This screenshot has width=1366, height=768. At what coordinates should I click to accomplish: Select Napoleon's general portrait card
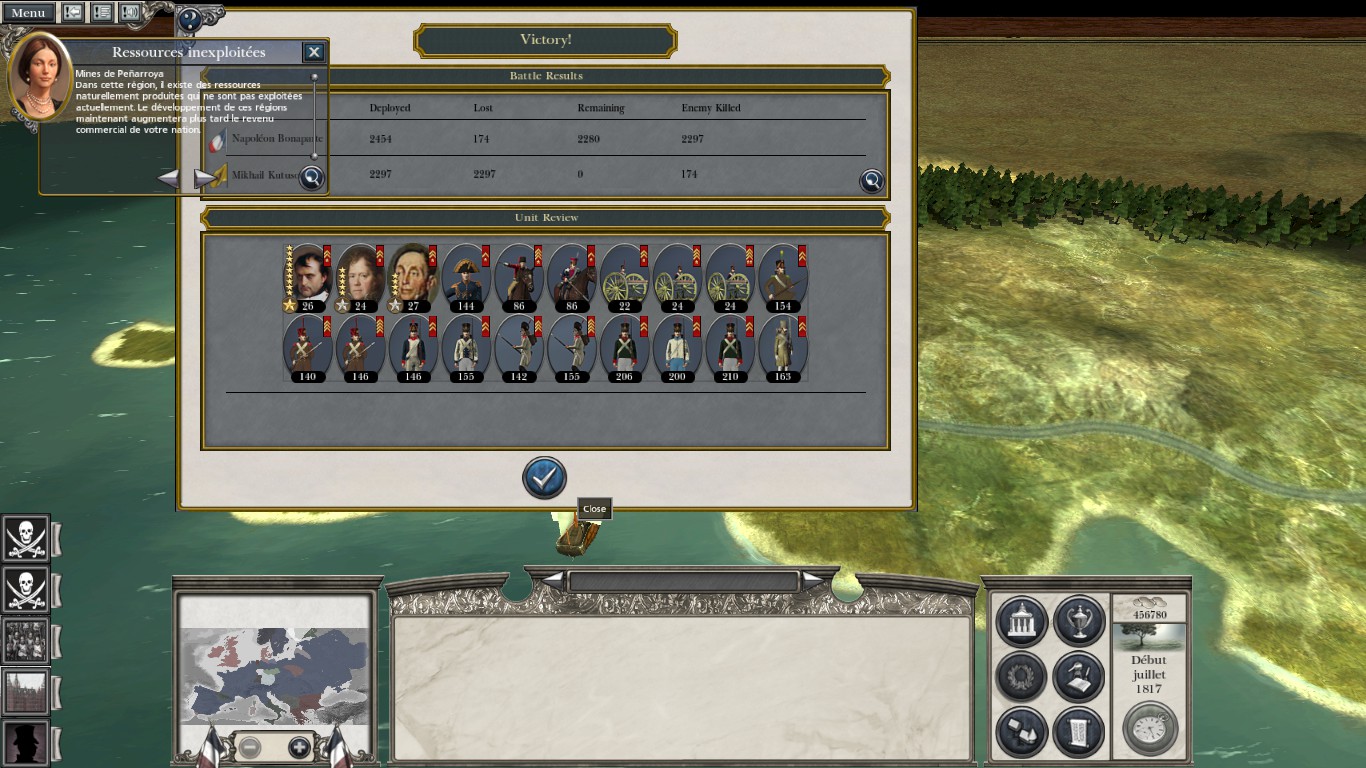pyautogui.click(x=307, y=277)
